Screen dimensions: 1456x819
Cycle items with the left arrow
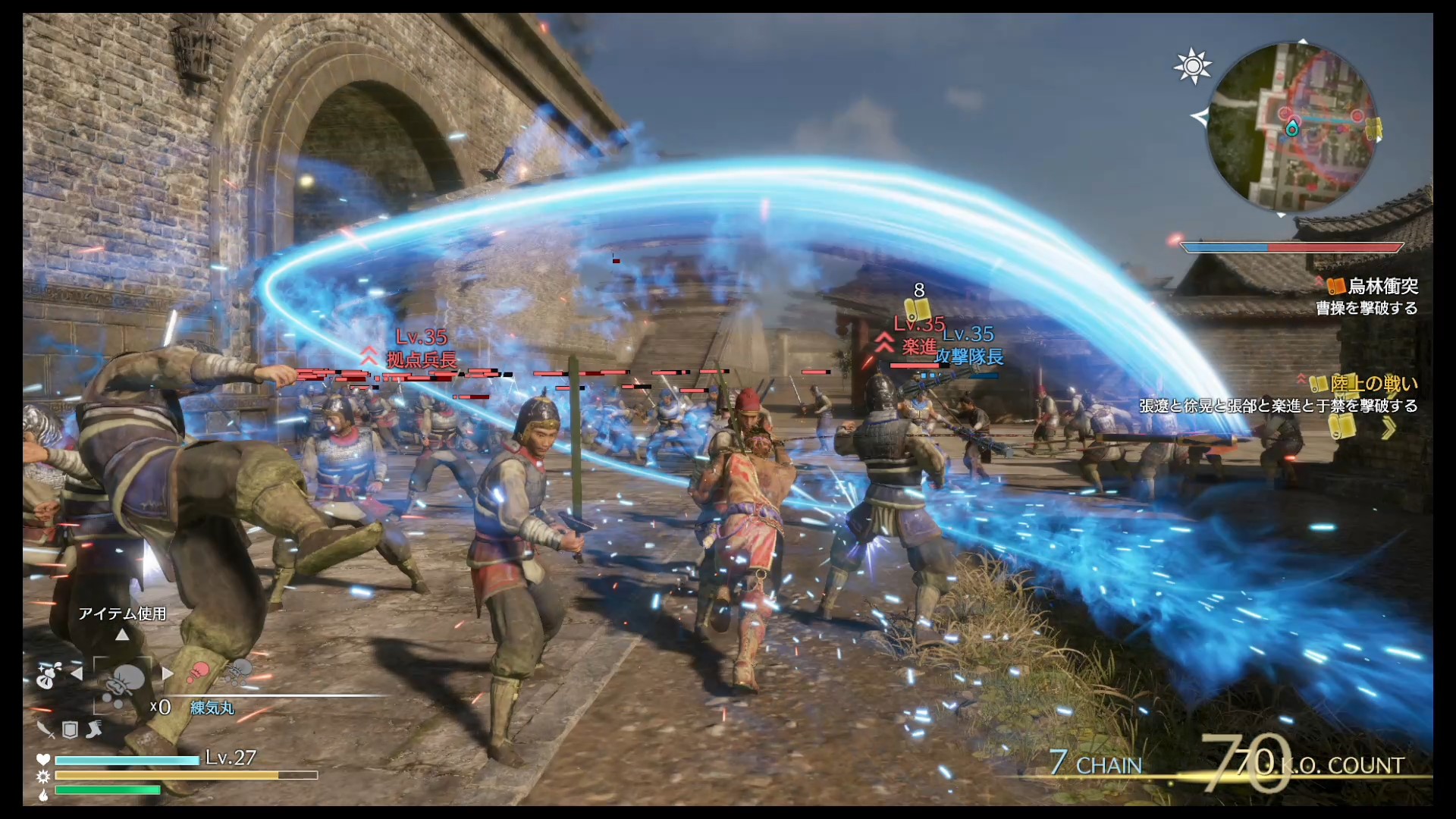[x=77, y=673]
